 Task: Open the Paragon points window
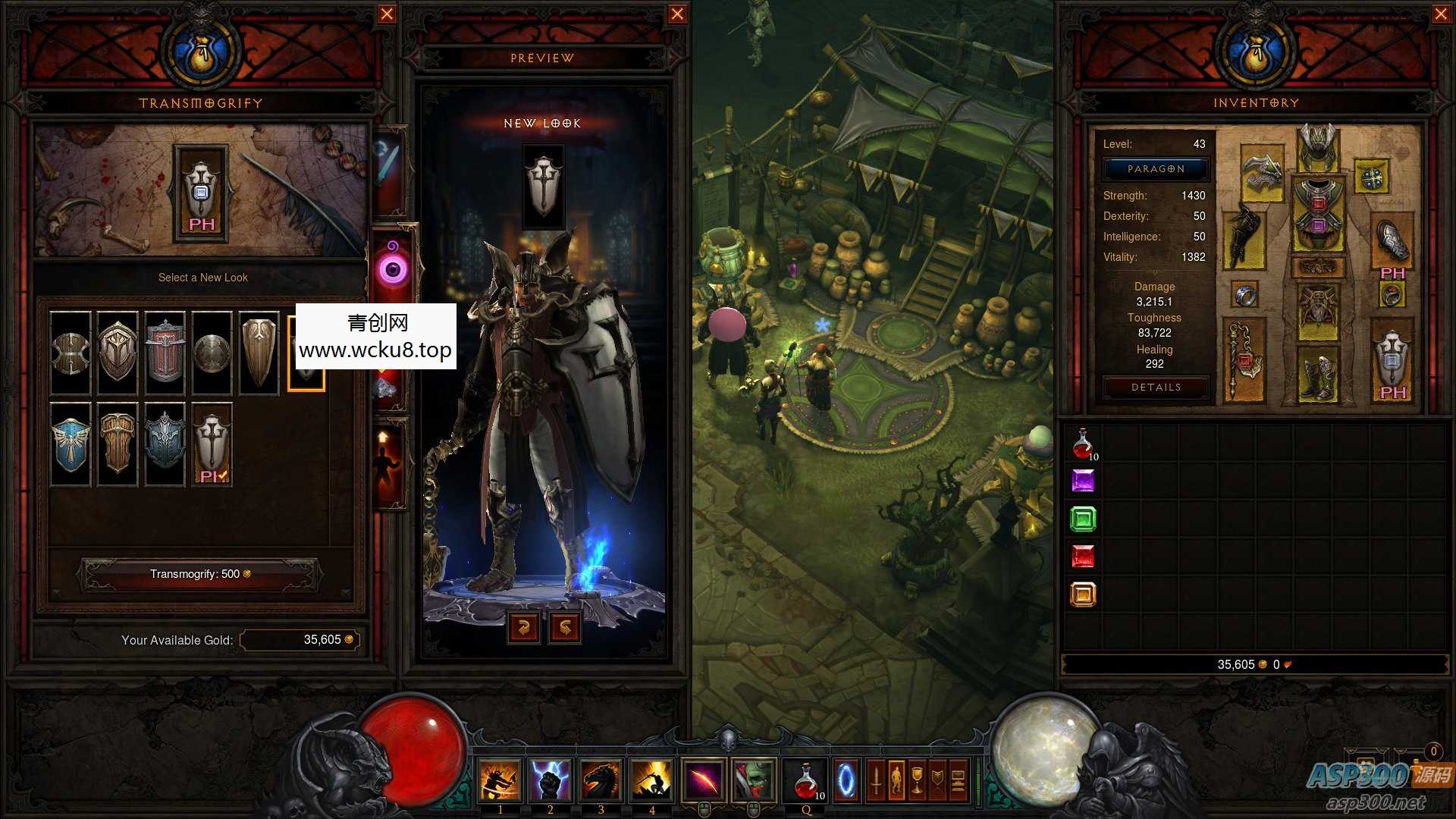(1155, 169)
